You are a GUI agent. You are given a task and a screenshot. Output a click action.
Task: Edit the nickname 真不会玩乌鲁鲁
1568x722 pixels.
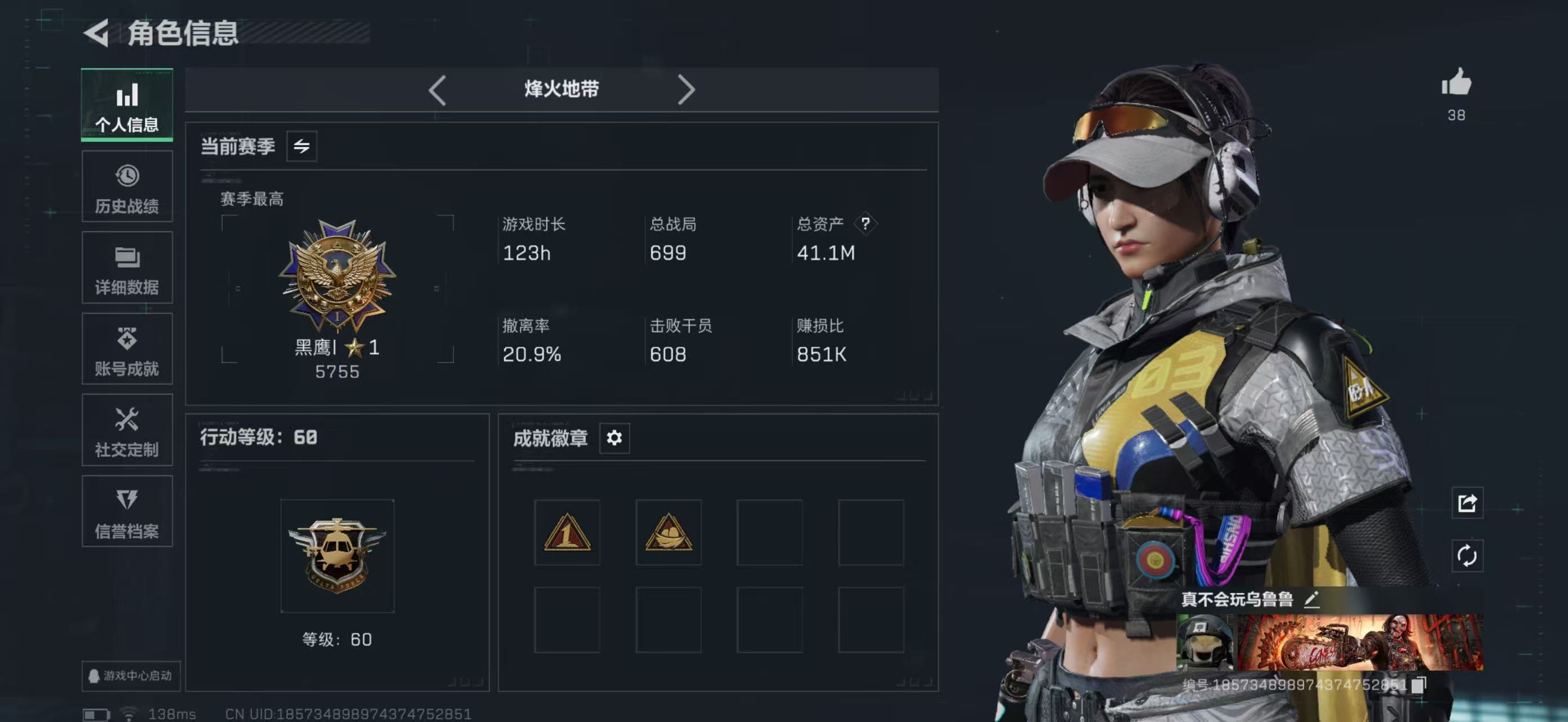1313,600
